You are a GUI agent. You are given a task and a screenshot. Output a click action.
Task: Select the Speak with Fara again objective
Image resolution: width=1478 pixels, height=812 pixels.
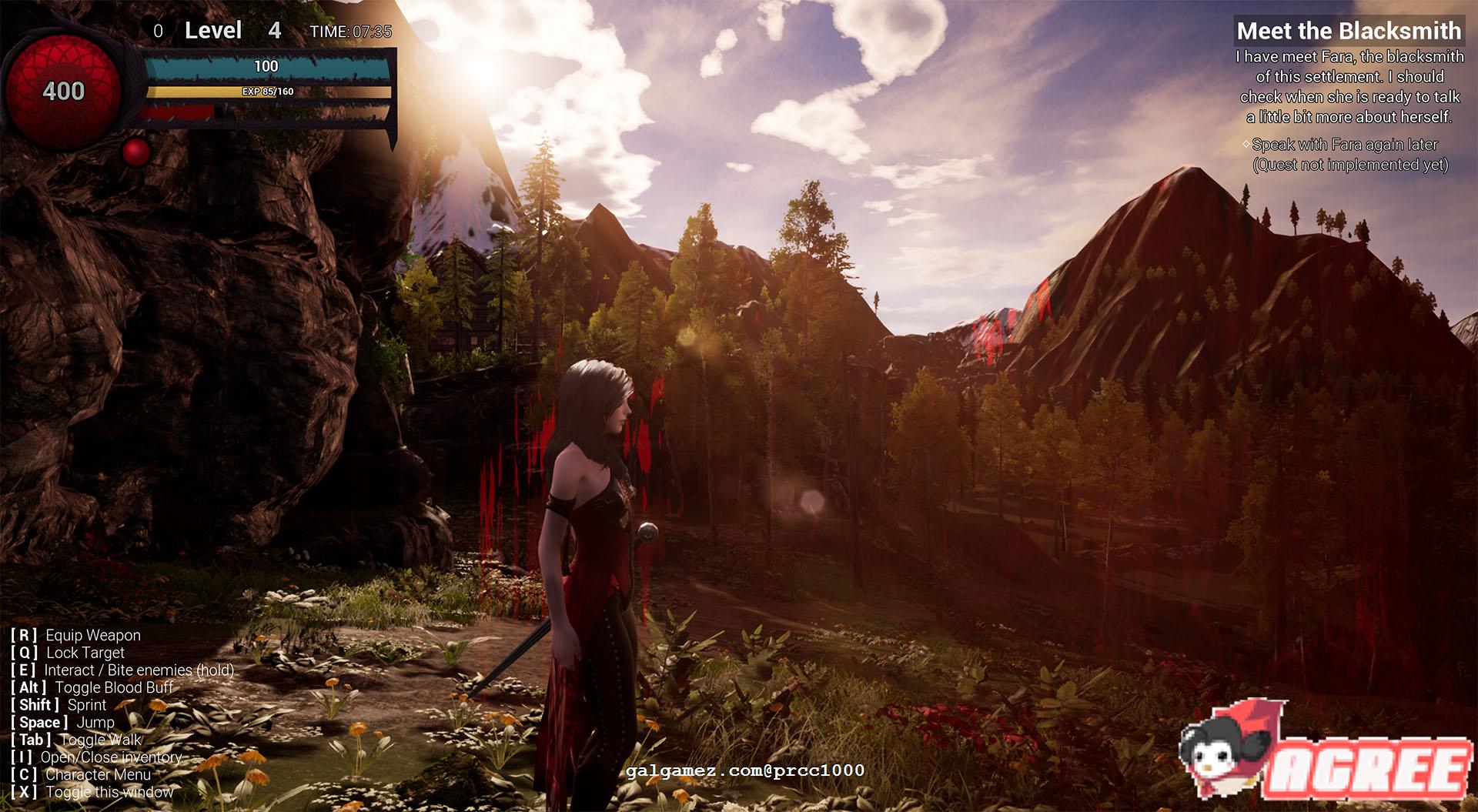tap(1344, 145)
